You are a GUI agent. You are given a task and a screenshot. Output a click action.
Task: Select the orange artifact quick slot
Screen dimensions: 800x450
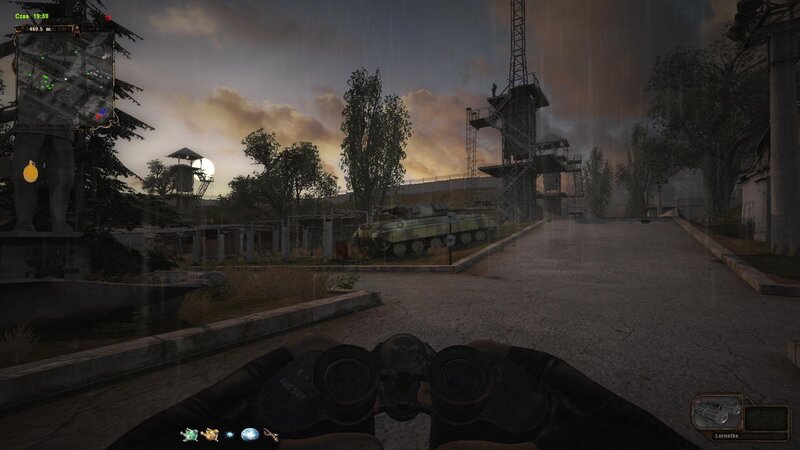click(x=209, y=434)
